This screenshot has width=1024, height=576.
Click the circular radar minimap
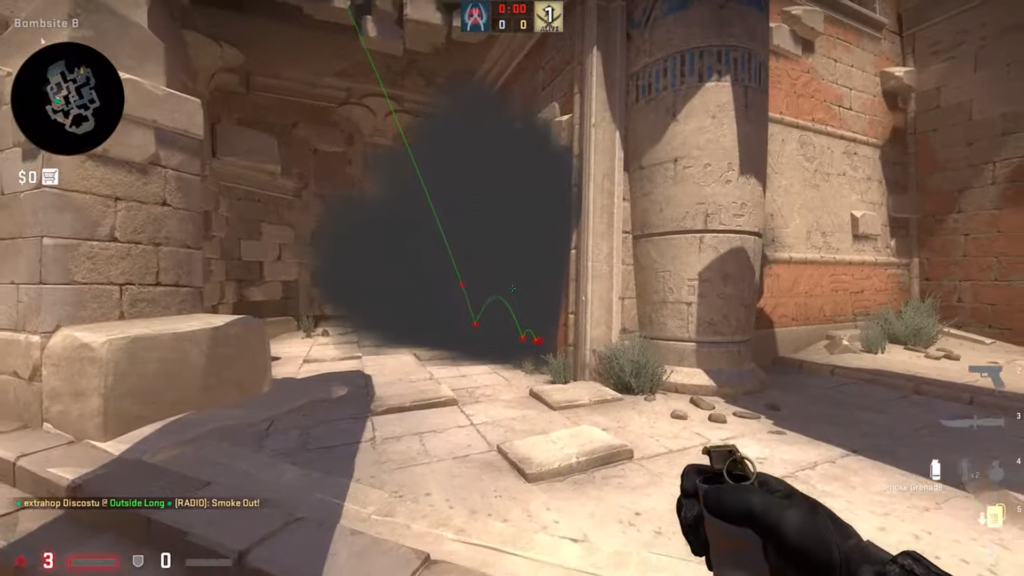coord(67,98)
